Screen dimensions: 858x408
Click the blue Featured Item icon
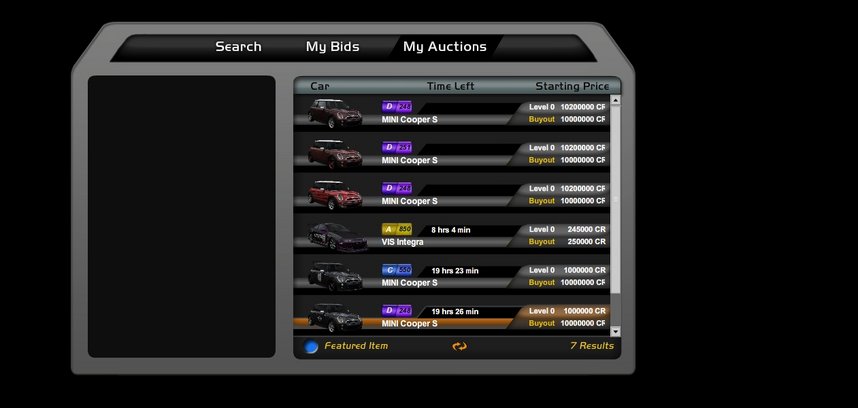[x=312, y=347]
